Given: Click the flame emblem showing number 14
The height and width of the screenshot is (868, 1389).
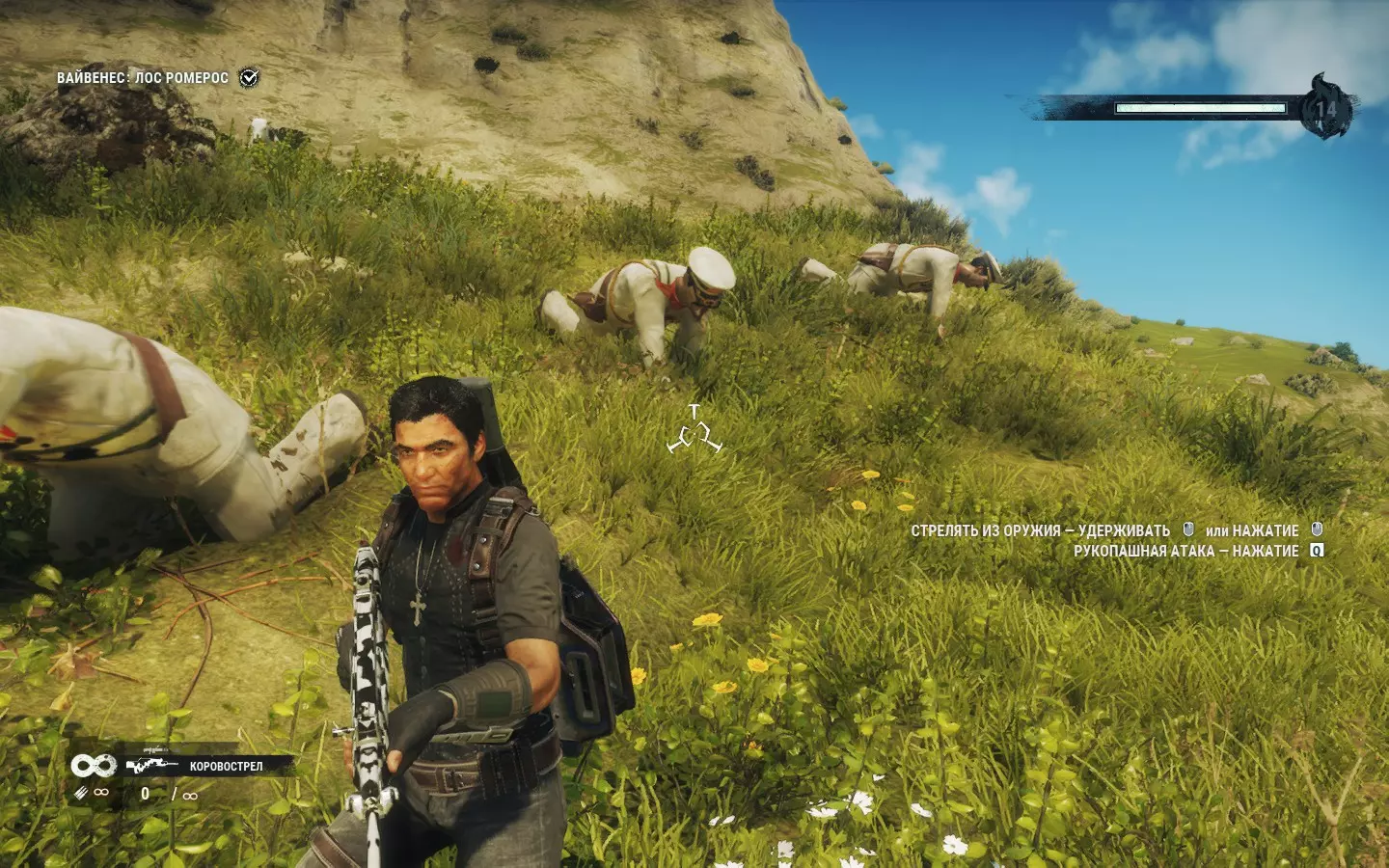Looking at the screenshot, I should (x=1327, y=107).
